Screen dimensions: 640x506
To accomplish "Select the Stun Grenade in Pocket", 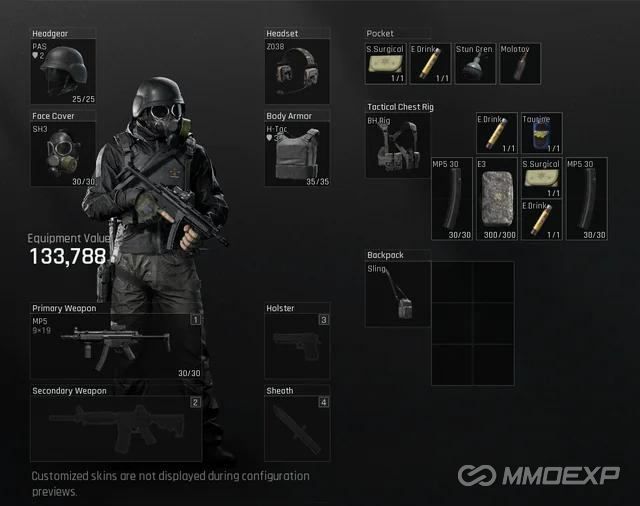I will point(475,63).
